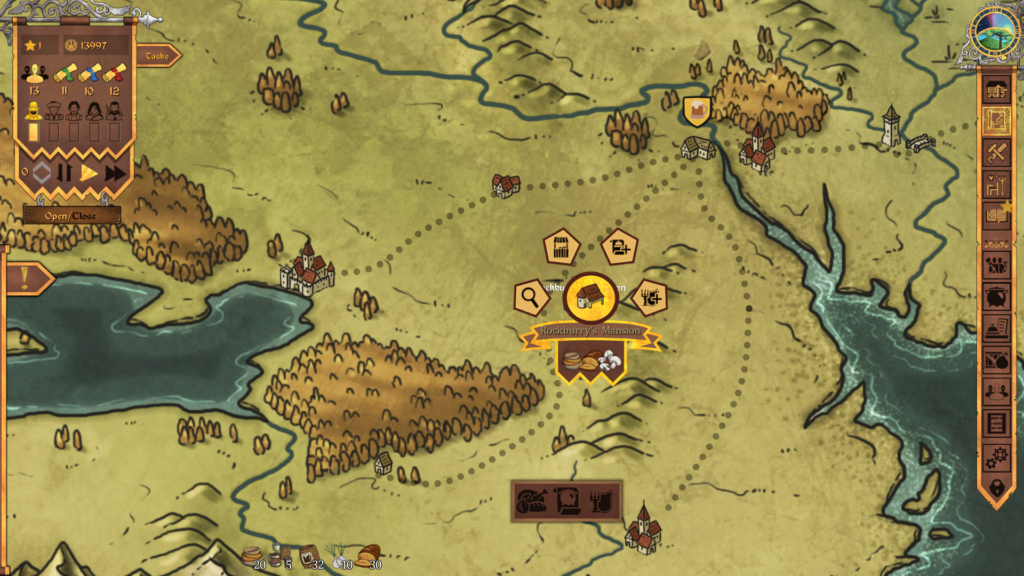Open the piggy bank finances button
The width and height of the screenshot is (1024, 576).
[x=996, y=297]
